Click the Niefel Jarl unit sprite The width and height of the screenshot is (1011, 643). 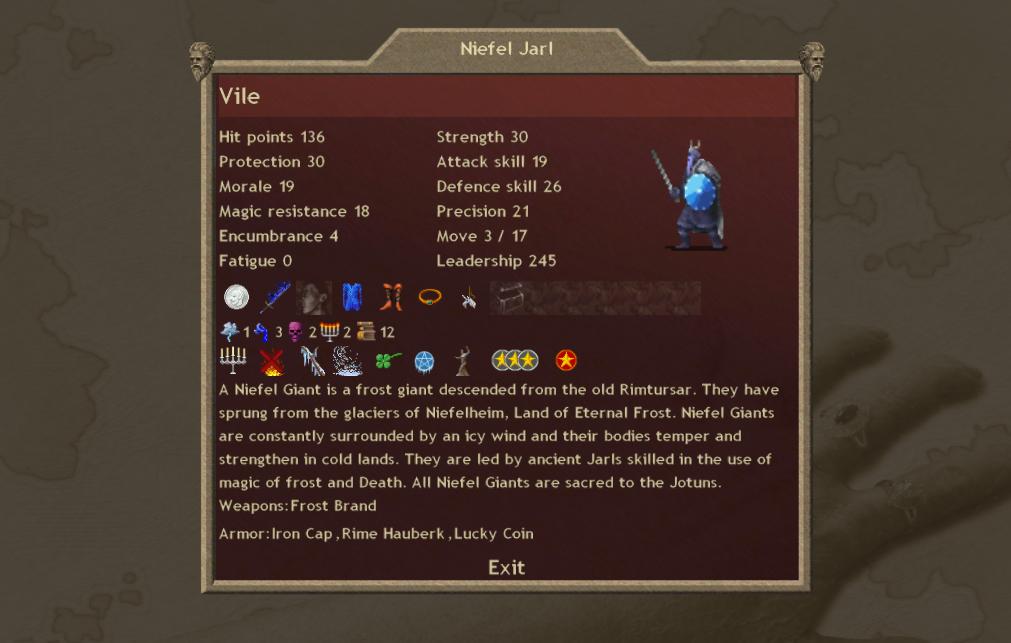[x=690, y=197]
